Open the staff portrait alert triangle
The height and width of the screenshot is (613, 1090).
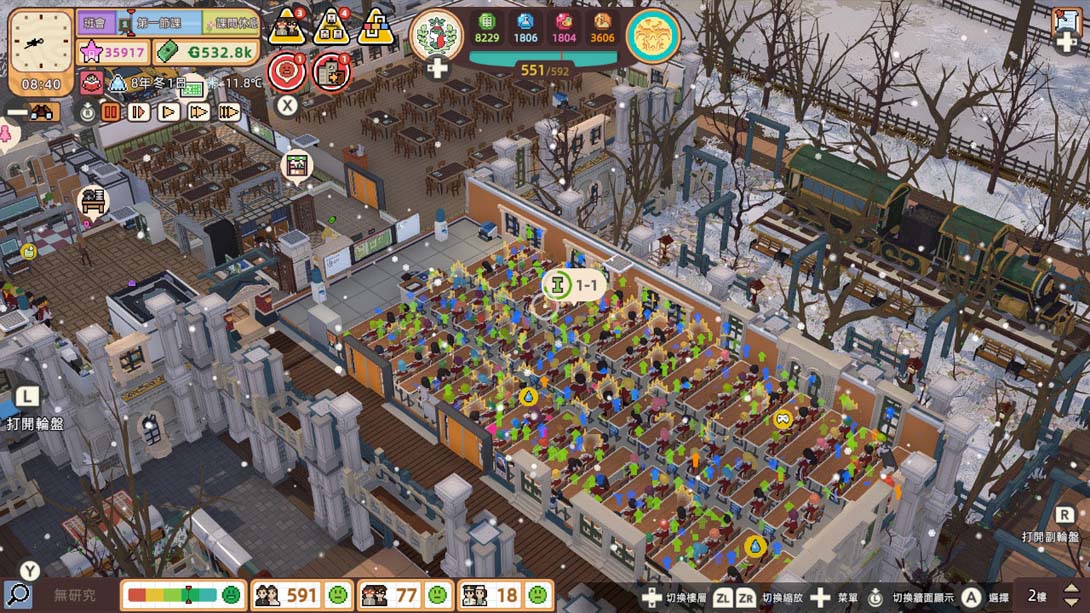pos(332,26)
